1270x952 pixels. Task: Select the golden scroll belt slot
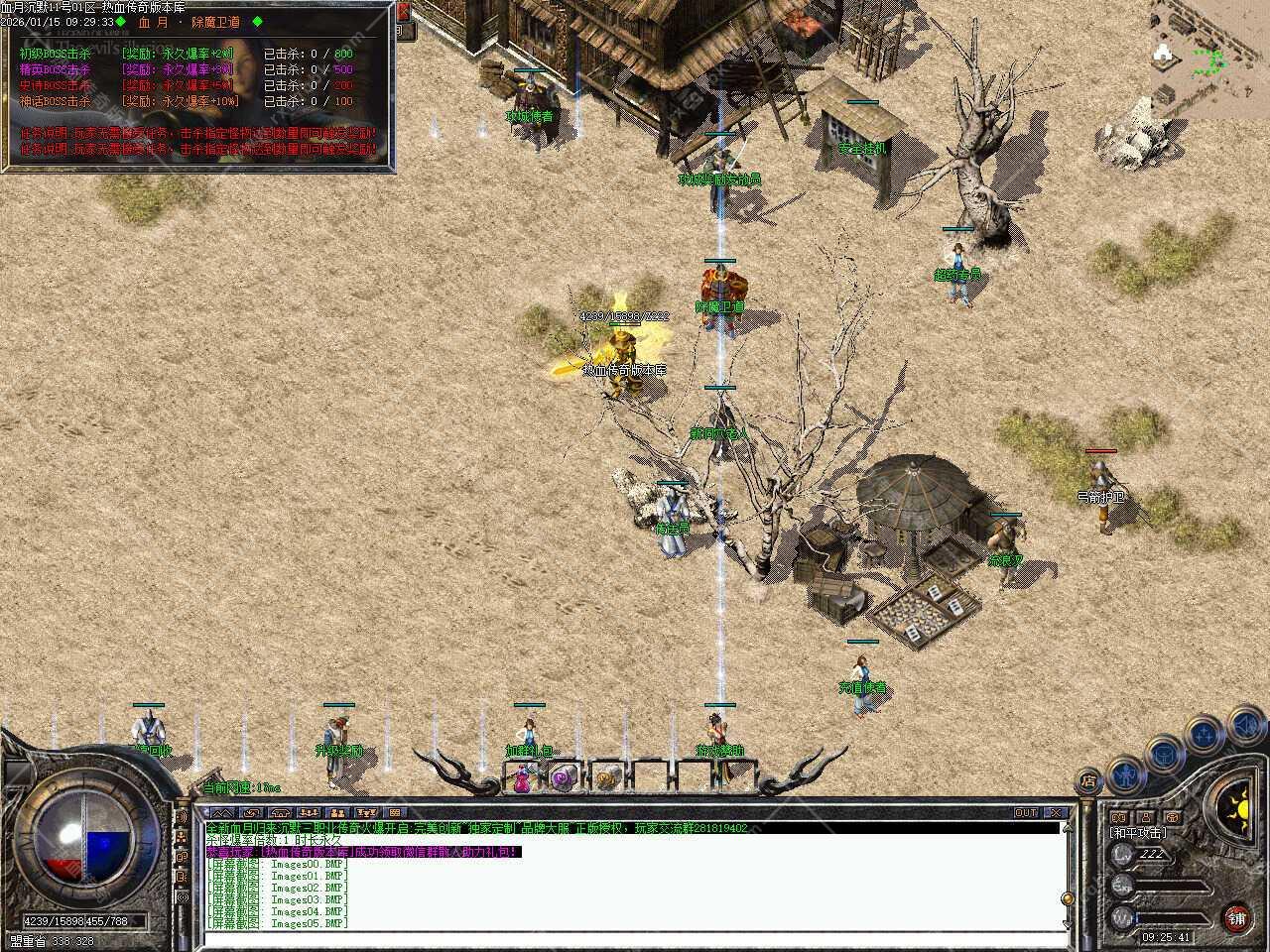[607, 778]
